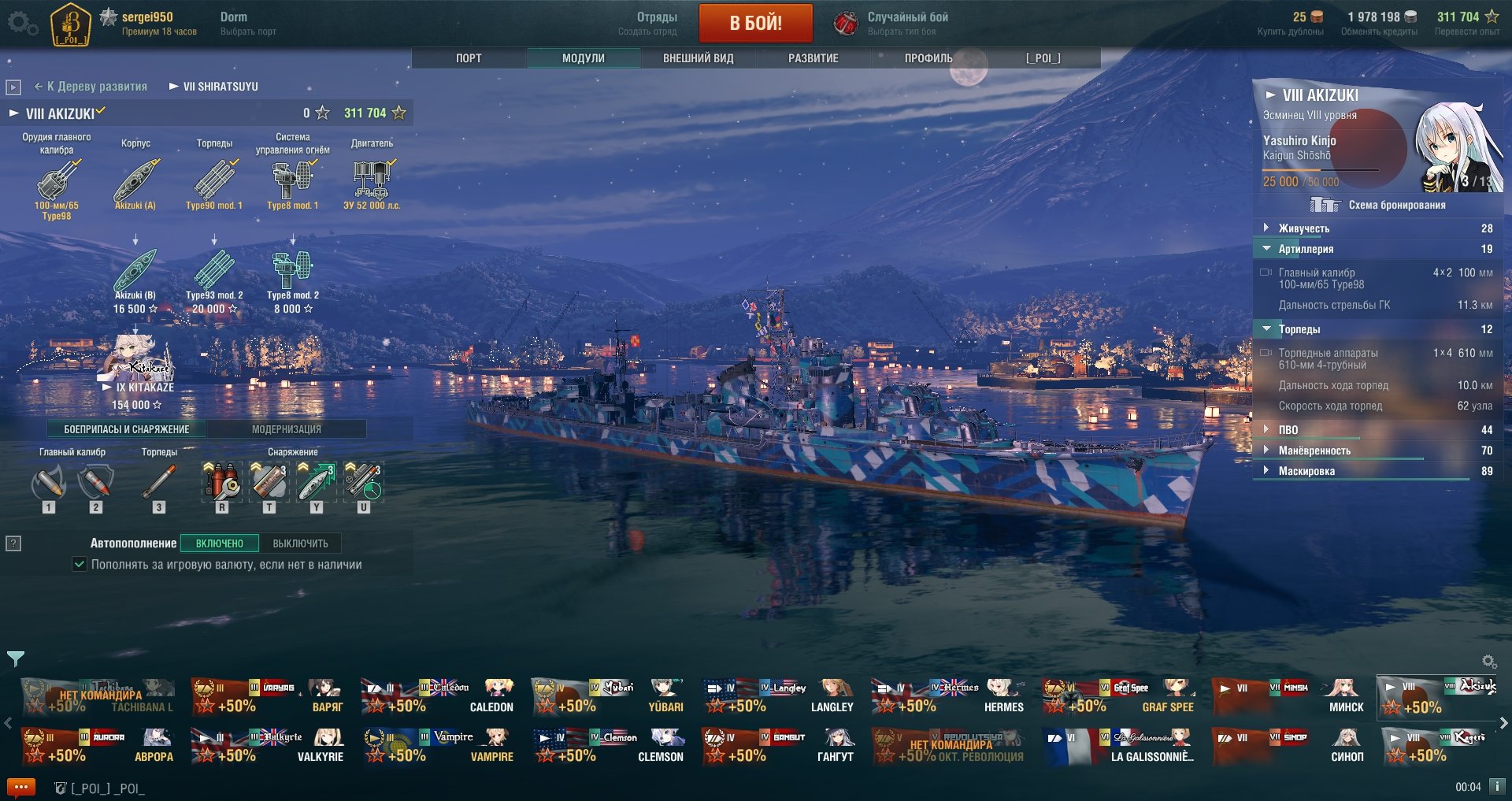Image resolution: width=1512 pixels, height=801 pixels.
Task: Open the ship carousel filter funnel
Action: point(15,658)
